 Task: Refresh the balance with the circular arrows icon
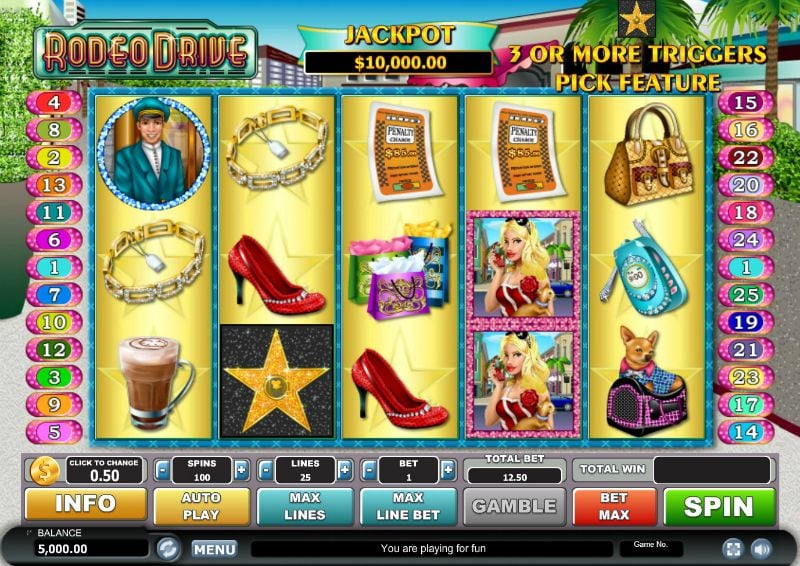(x=169, y=548)
